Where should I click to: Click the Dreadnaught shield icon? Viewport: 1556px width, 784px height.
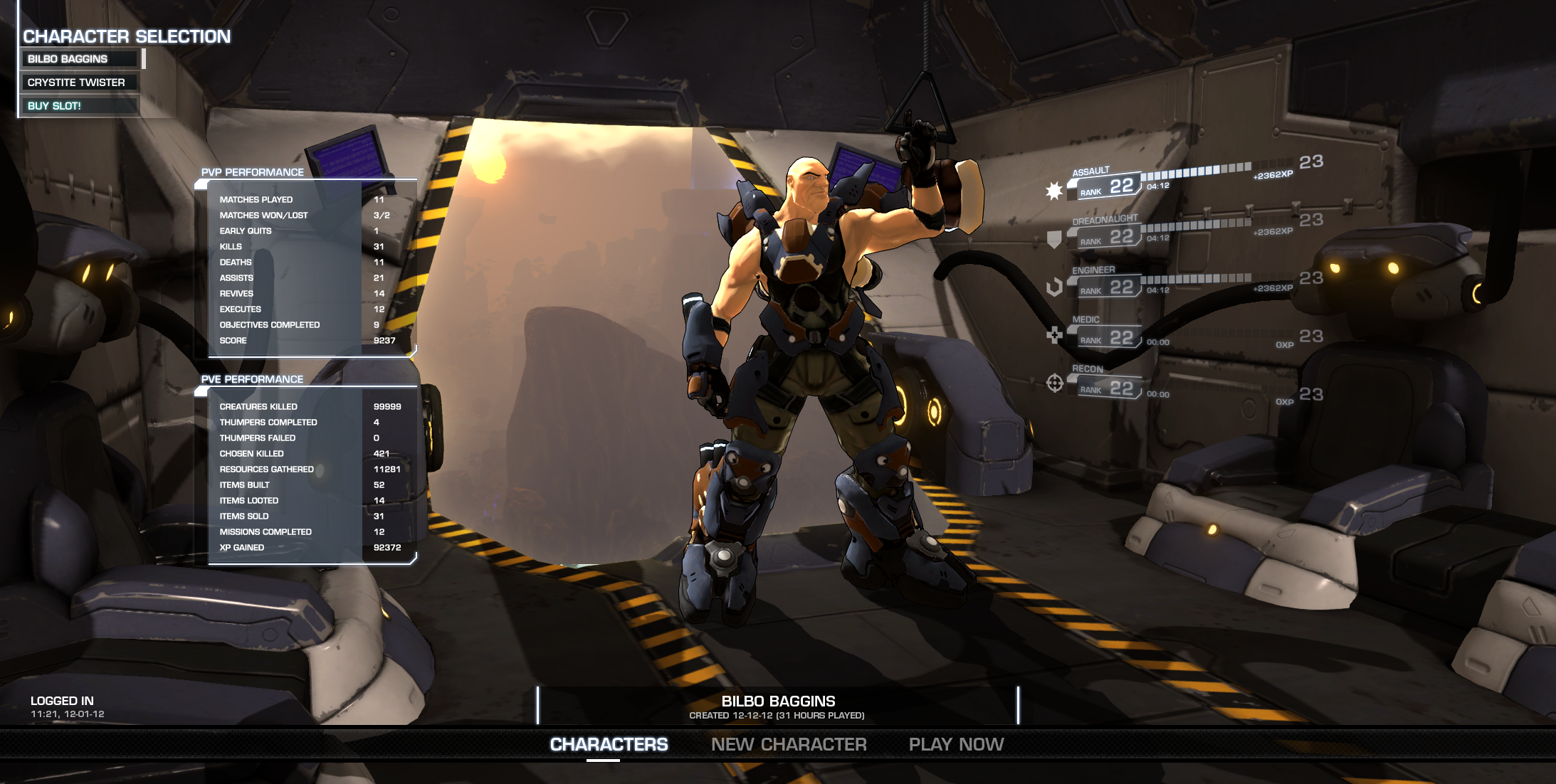[x=1054, y=240]
